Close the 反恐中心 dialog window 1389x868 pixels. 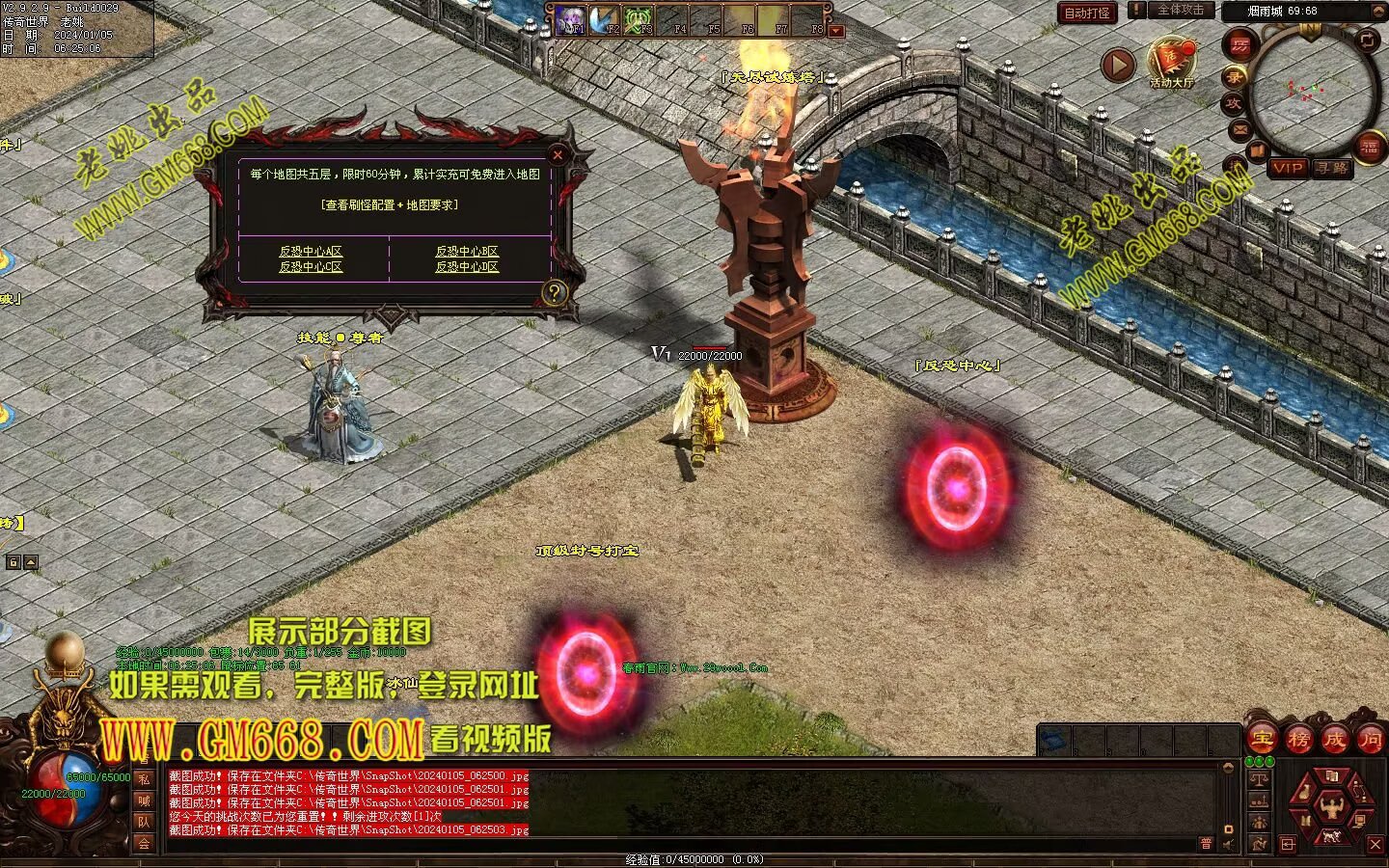pyautogui.click(x=558, y=154)
